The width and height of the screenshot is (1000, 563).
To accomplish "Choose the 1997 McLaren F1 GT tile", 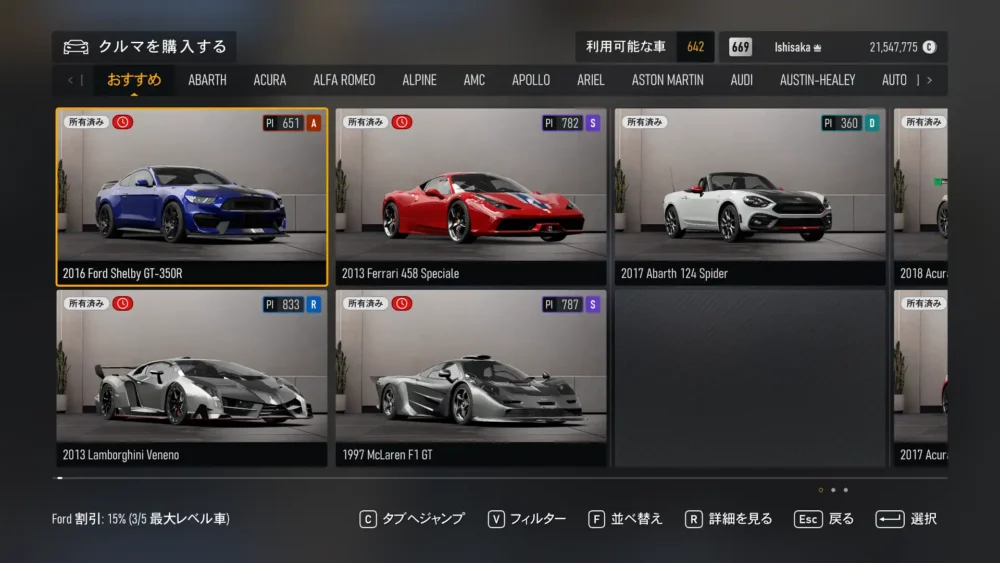I will [x=470, y=378].
